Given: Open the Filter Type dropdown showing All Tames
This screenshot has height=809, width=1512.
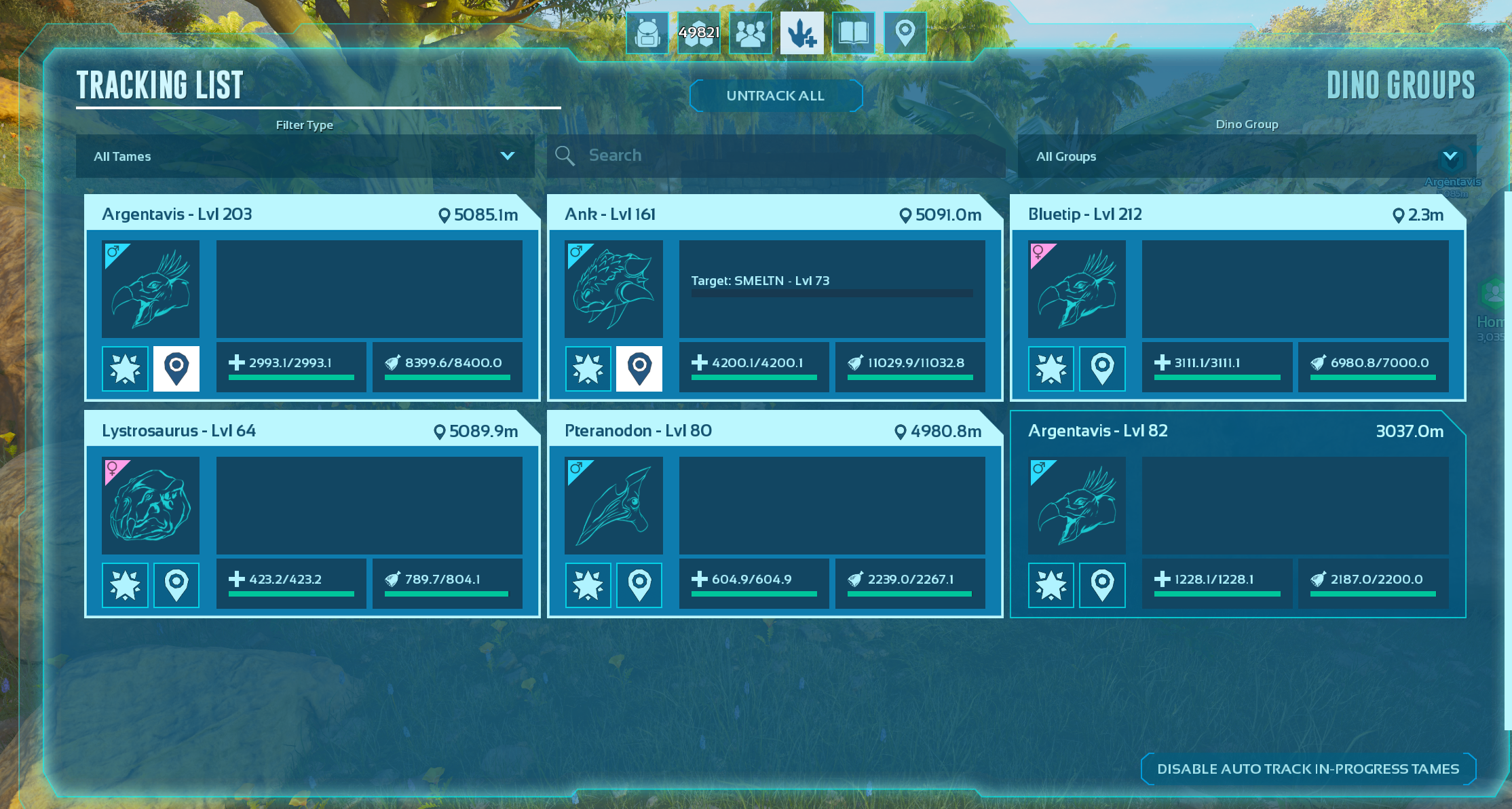Looking at the screenshot, I should coord(305,156).
